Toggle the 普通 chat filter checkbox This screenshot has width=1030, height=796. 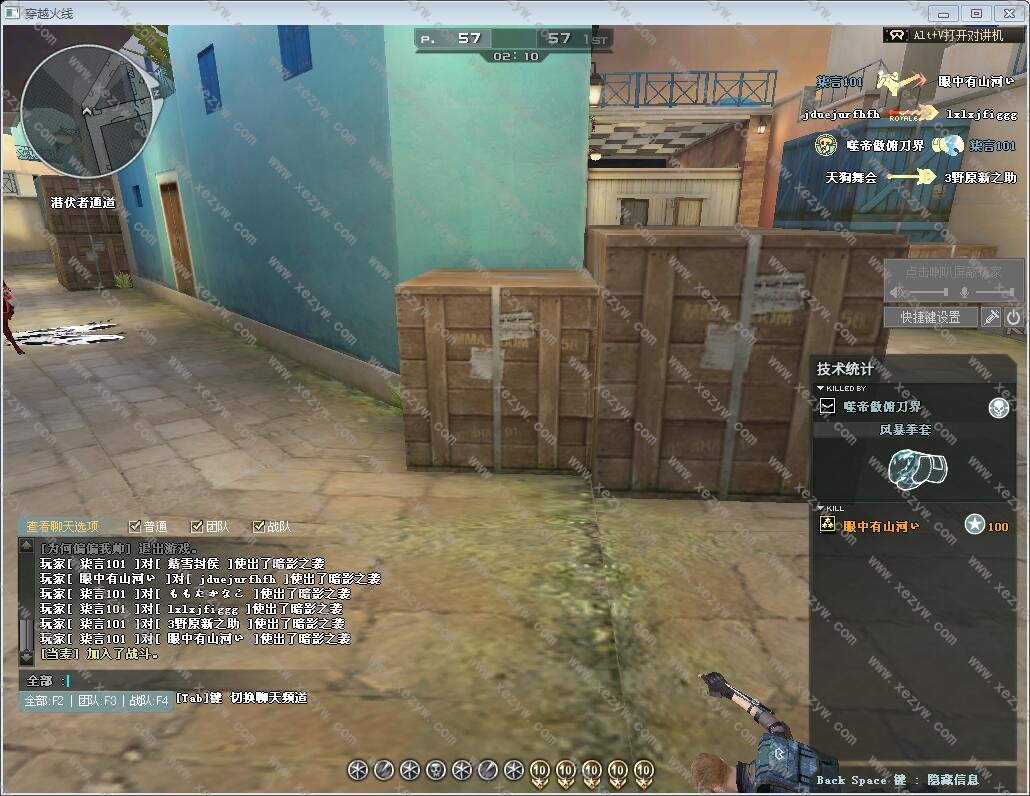click(x=135, y=526)
